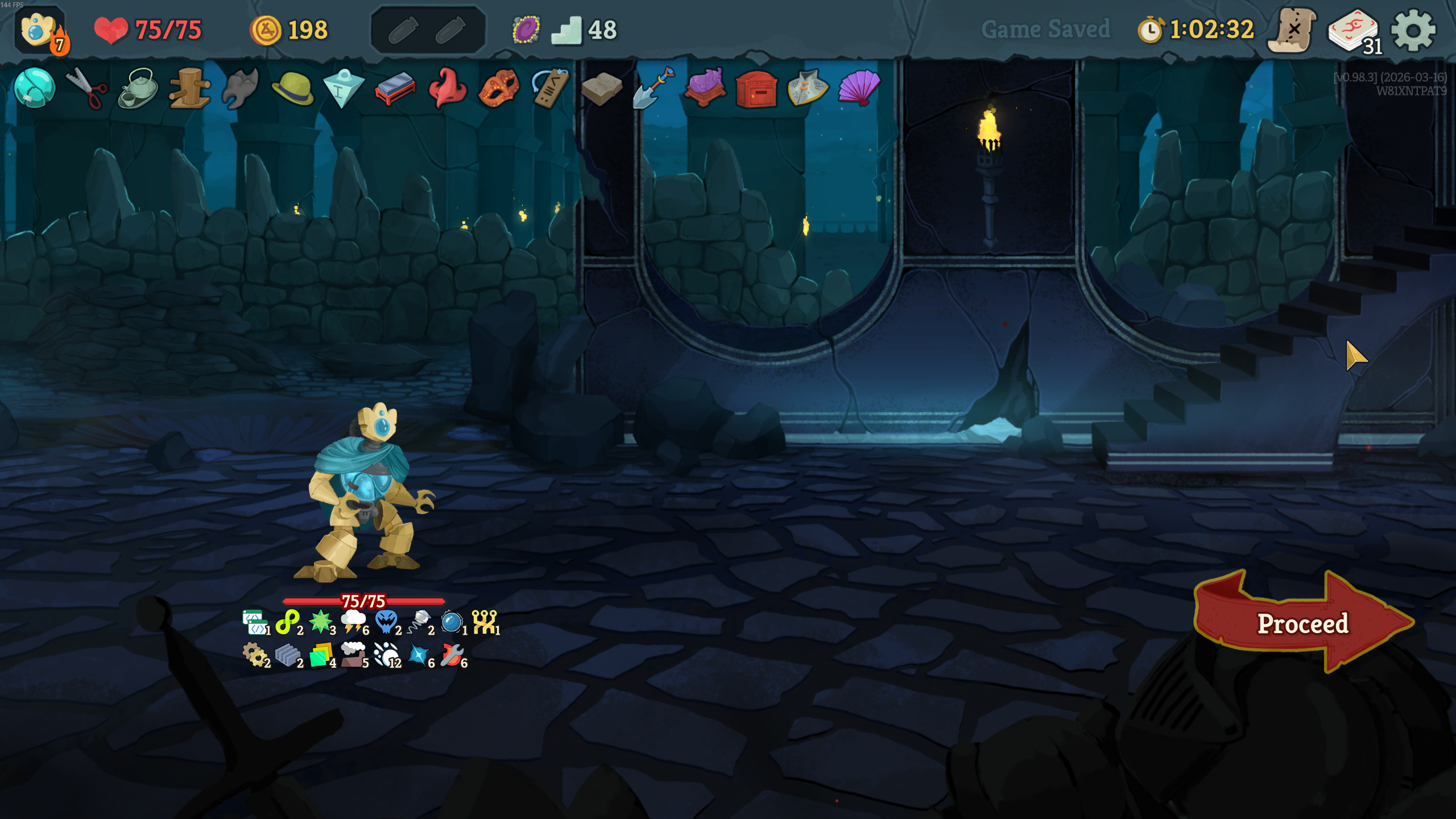Select the gold coin counter icon
Image resolution: width=1456 pixels, height=819 pixels.
click(x=266, y=30)
